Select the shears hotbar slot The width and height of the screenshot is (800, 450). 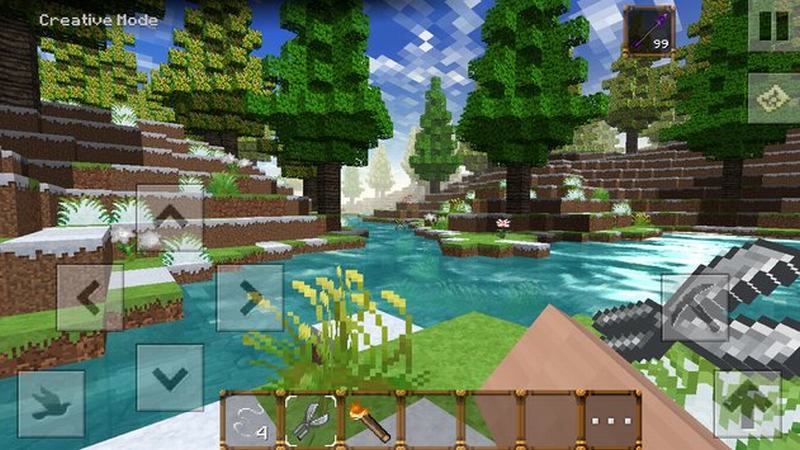click(310, 420)
